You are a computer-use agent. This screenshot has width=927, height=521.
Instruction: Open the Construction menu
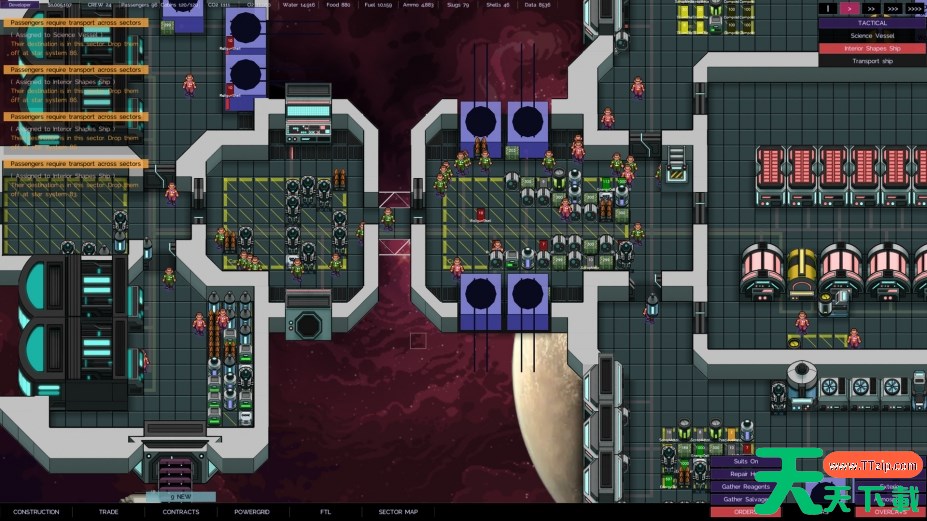point(36,512)
